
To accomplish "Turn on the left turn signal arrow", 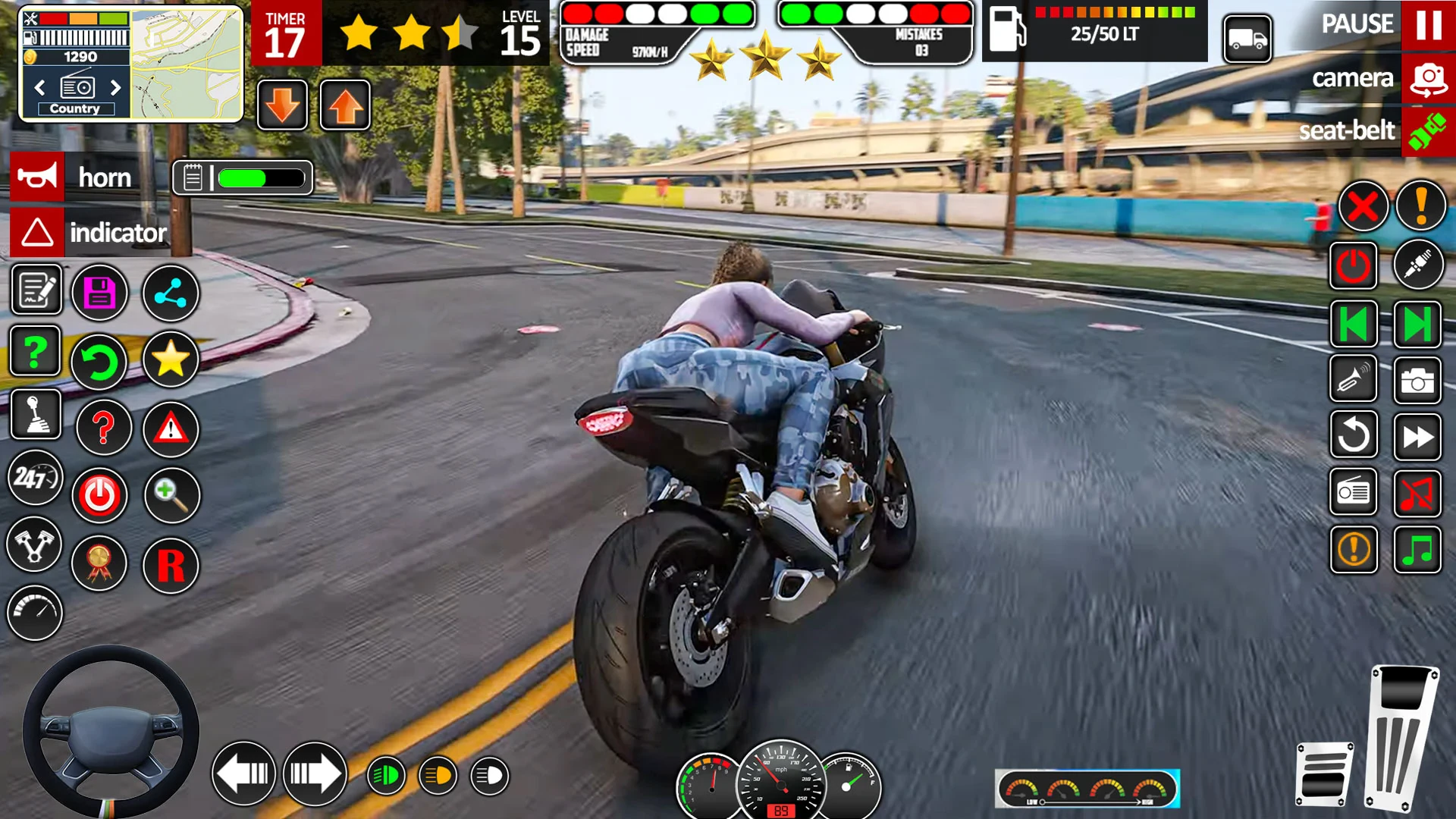I will 243,774.
